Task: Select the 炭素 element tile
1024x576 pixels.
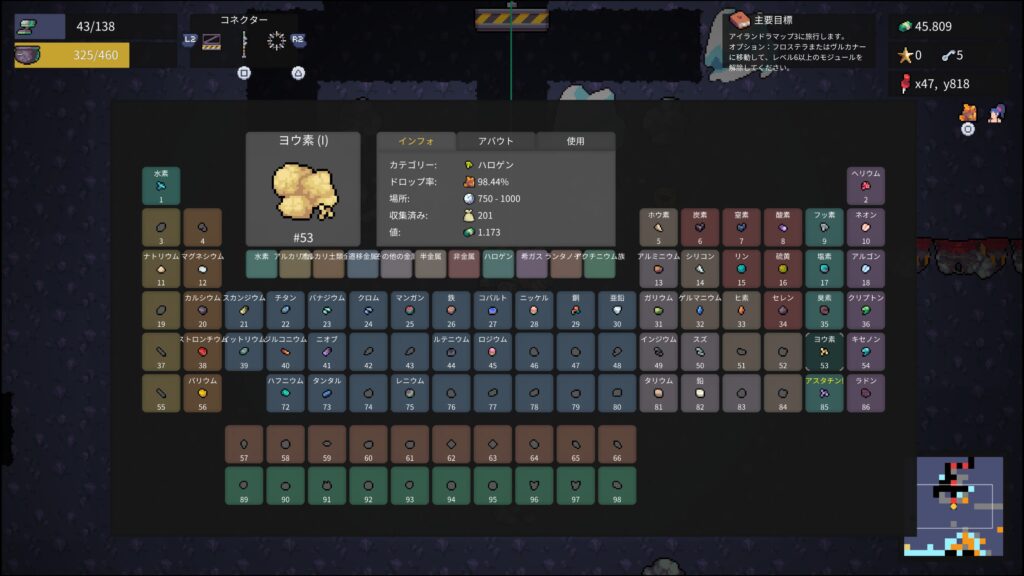Action: (700, 227)
